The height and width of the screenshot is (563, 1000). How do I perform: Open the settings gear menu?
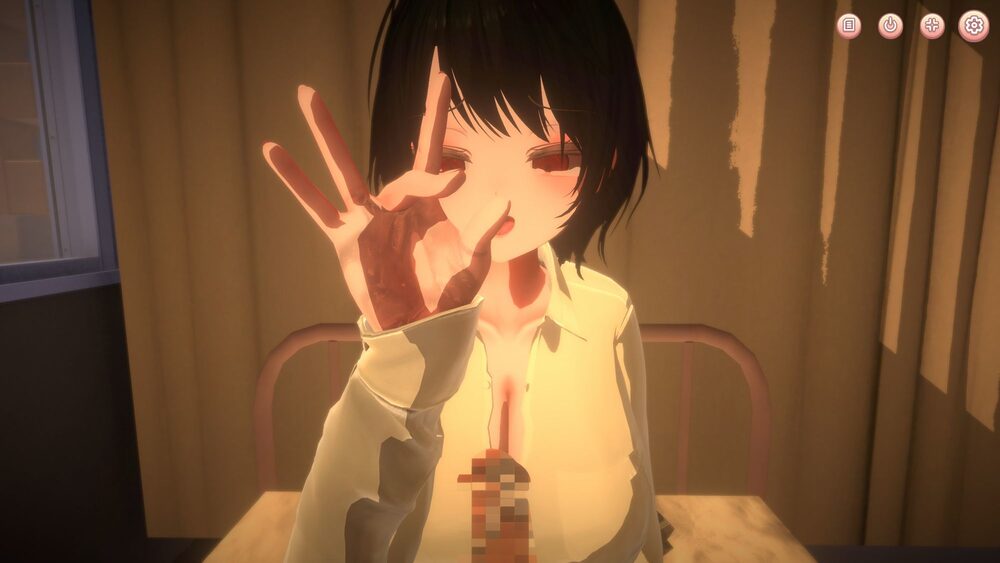coord(973,26)
